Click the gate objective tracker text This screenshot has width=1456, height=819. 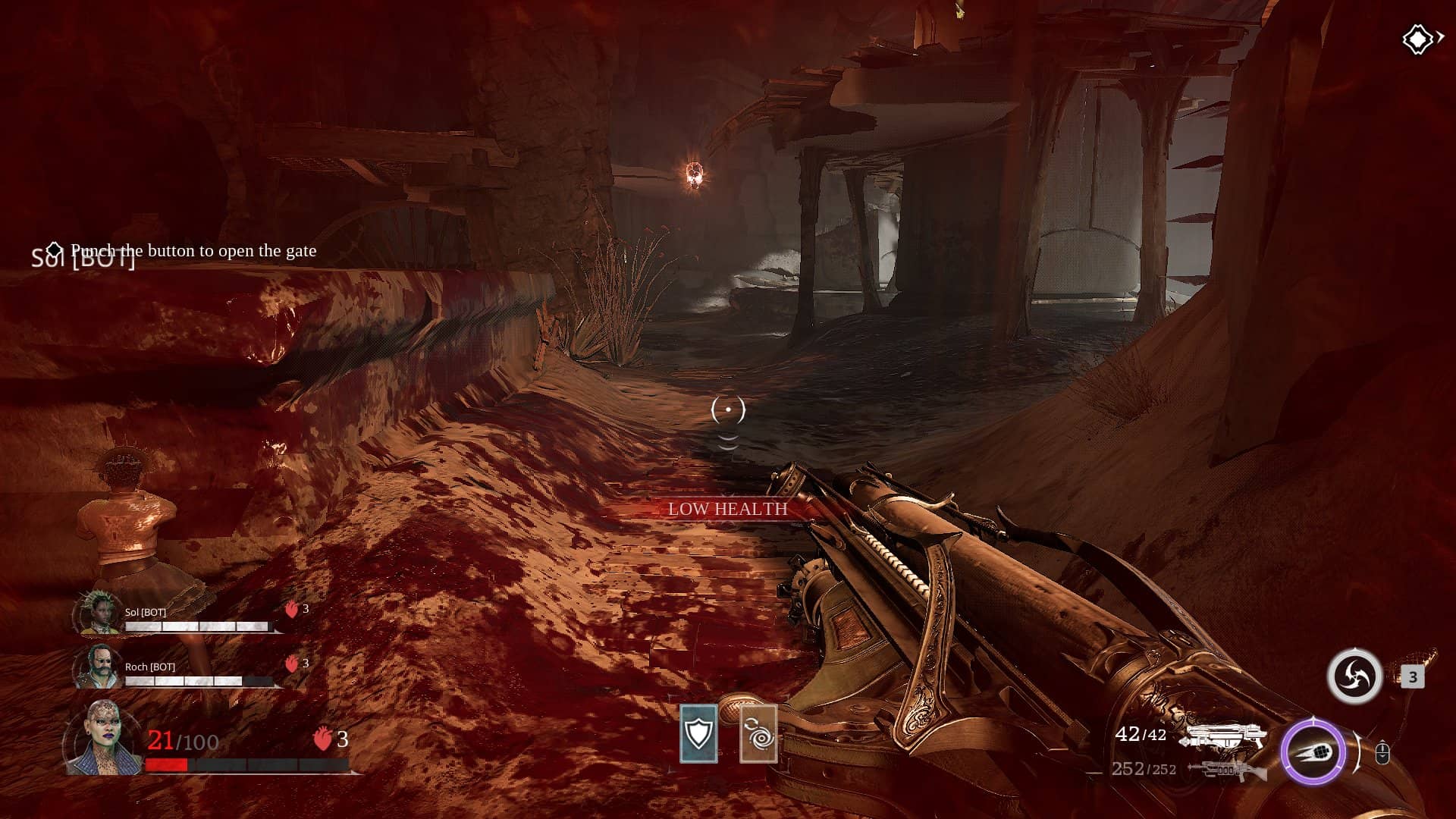point(193,251)
